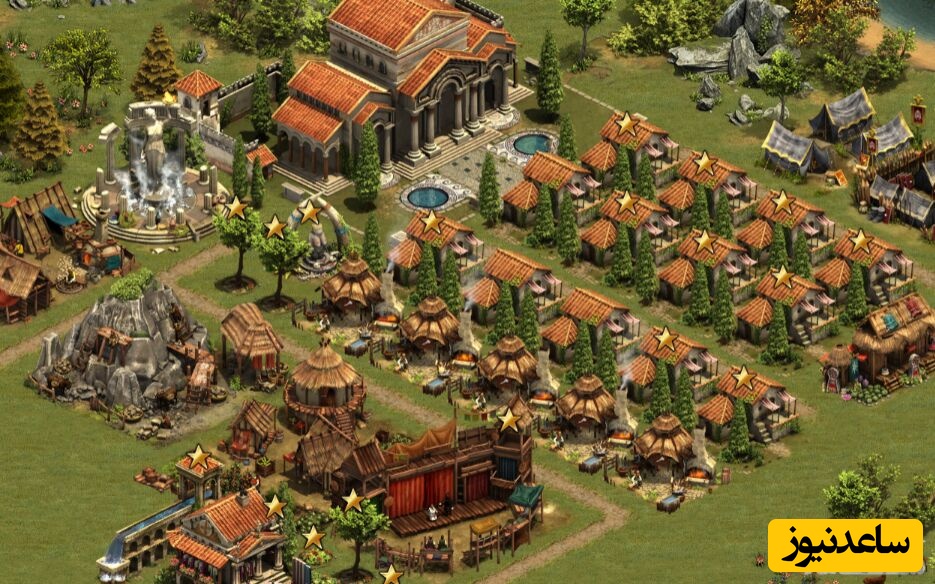The width and height of the screenshot is (935, 584).
Task: Tap the star over the stone arch statue
Action: click(310, 212)
